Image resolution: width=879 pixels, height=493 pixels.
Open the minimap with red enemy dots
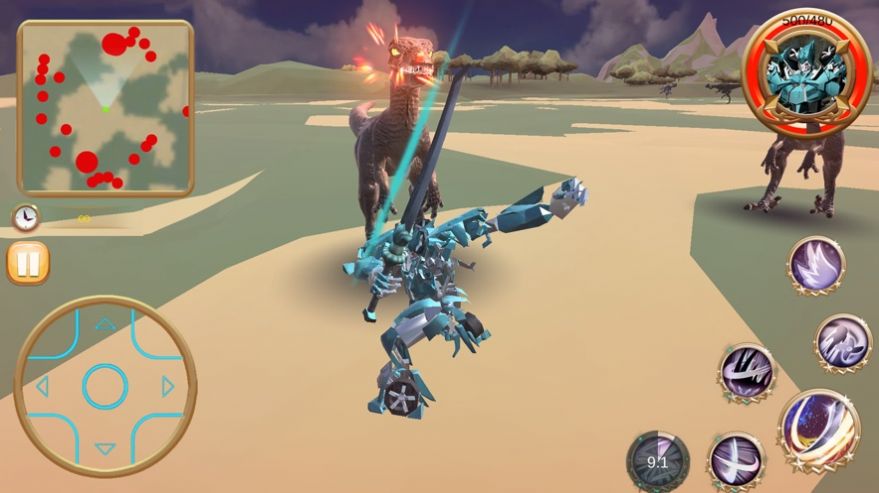click(105, 106)
